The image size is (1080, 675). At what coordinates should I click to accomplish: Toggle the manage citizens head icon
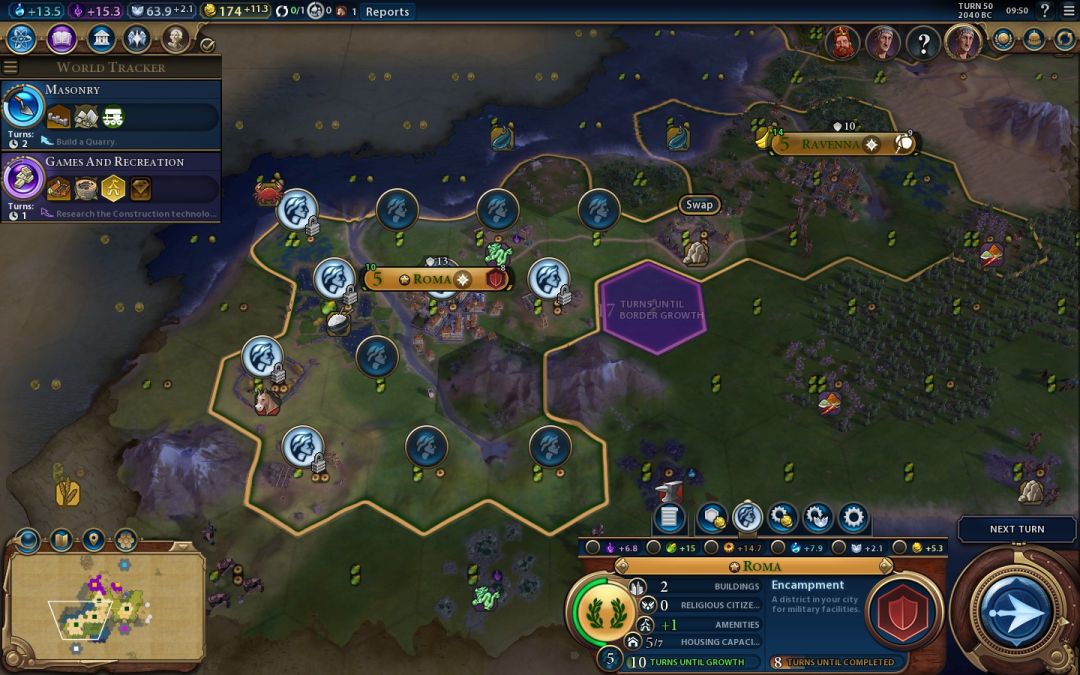pyautogui.click(x=747, y=517)
